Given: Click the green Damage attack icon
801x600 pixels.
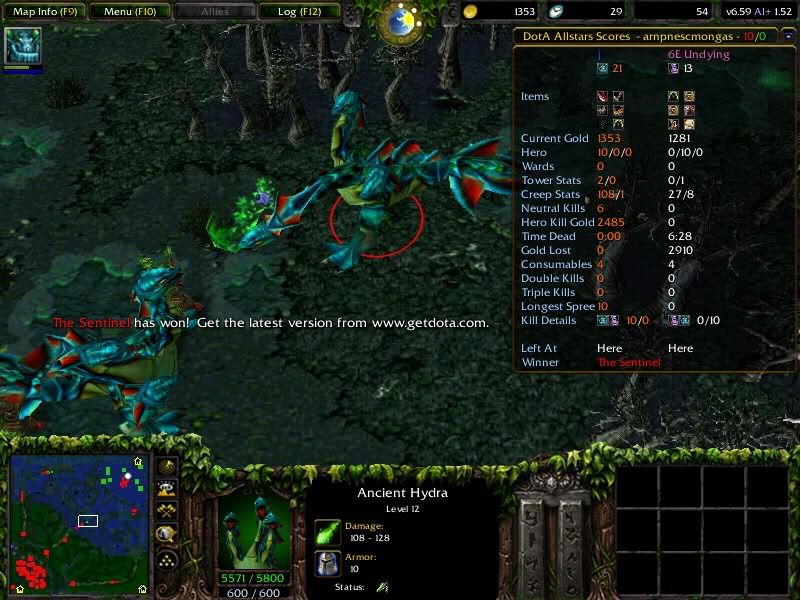Looking at the screenshot, I should click(x=328, y=533).
